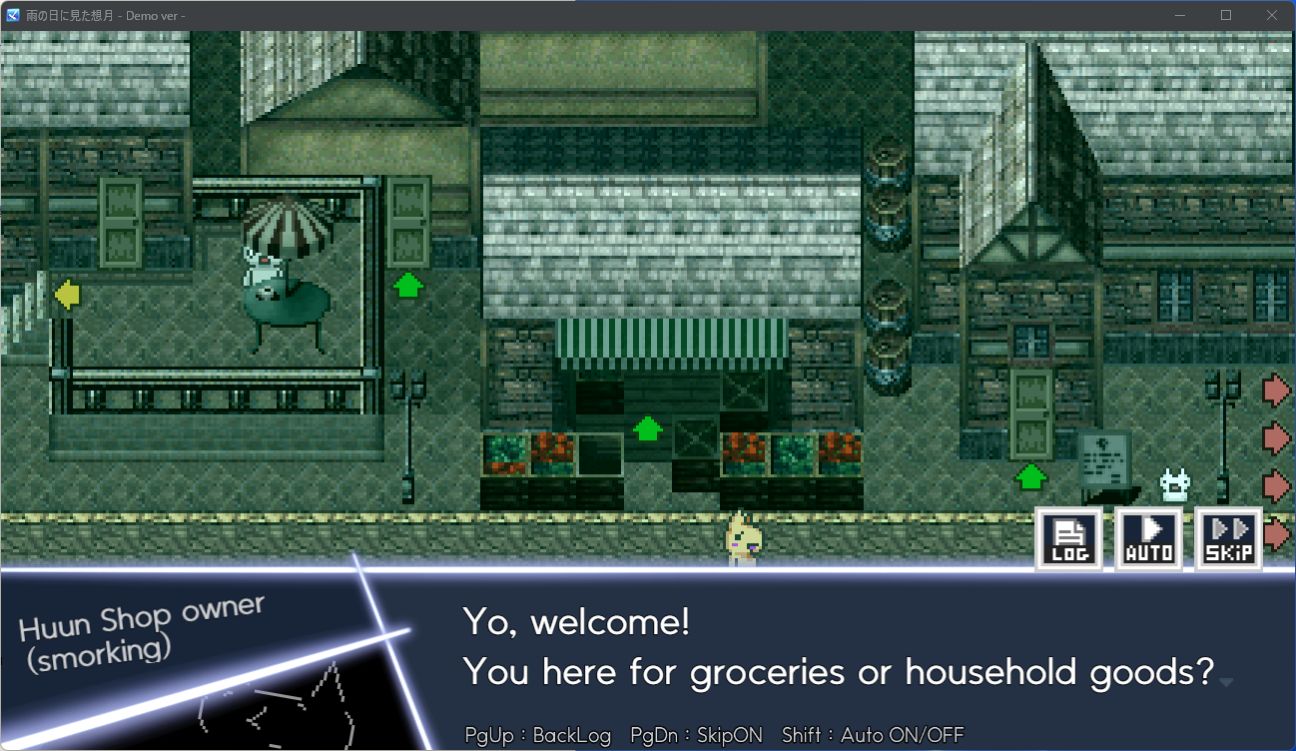
Task: Maximize the game window
Action: pos(1226,15)
